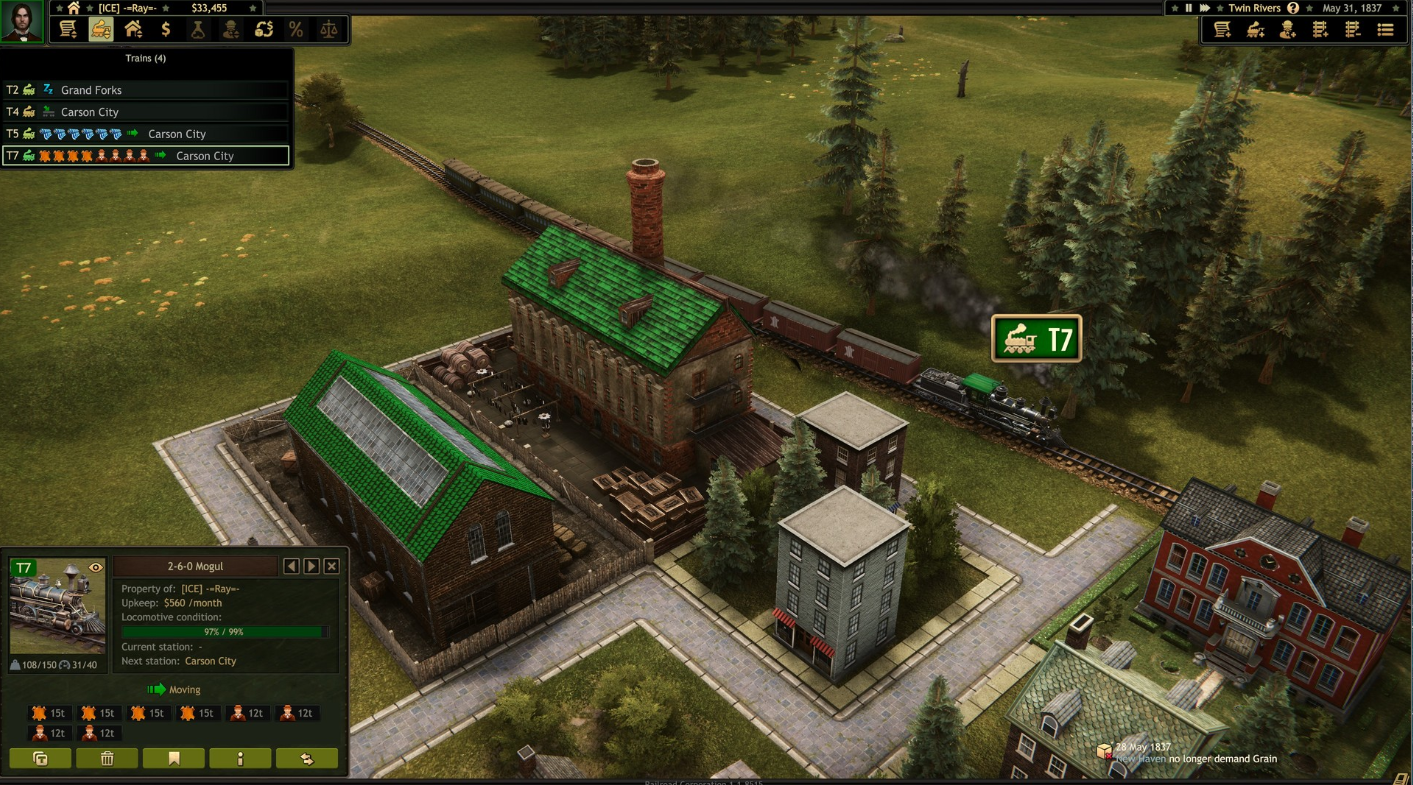
Task: Open the train purchase menu with the locomotive icon
Action: click(100, 30)
